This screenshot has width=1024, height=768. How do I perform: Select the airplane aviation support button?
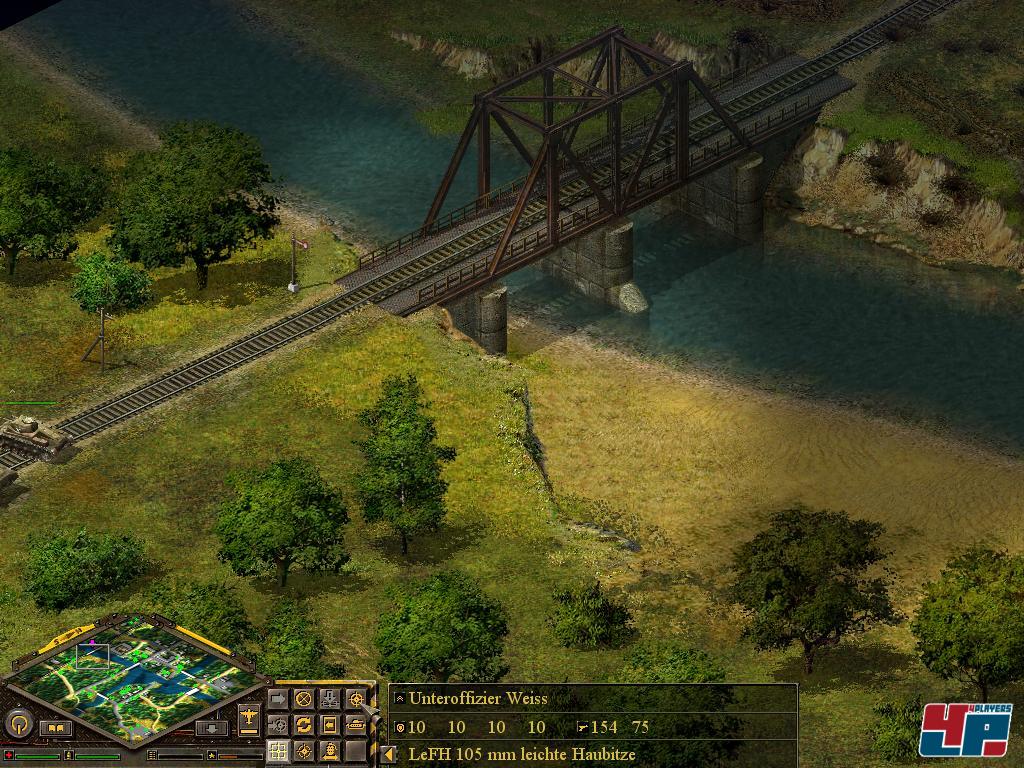(249, 717)
